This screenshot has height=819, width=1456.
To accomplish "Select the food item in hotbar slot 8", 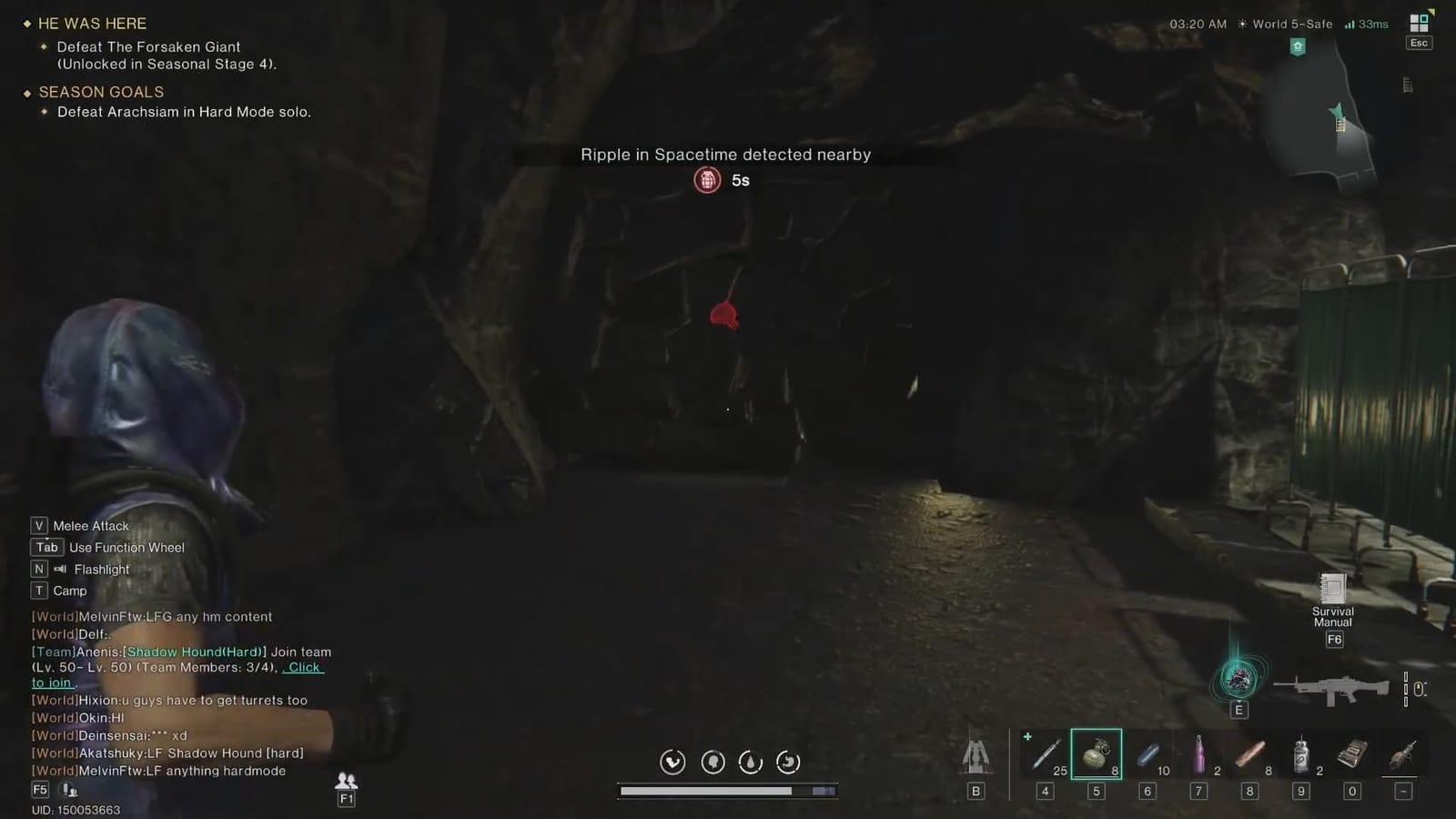I will [x=1249, y=753].
